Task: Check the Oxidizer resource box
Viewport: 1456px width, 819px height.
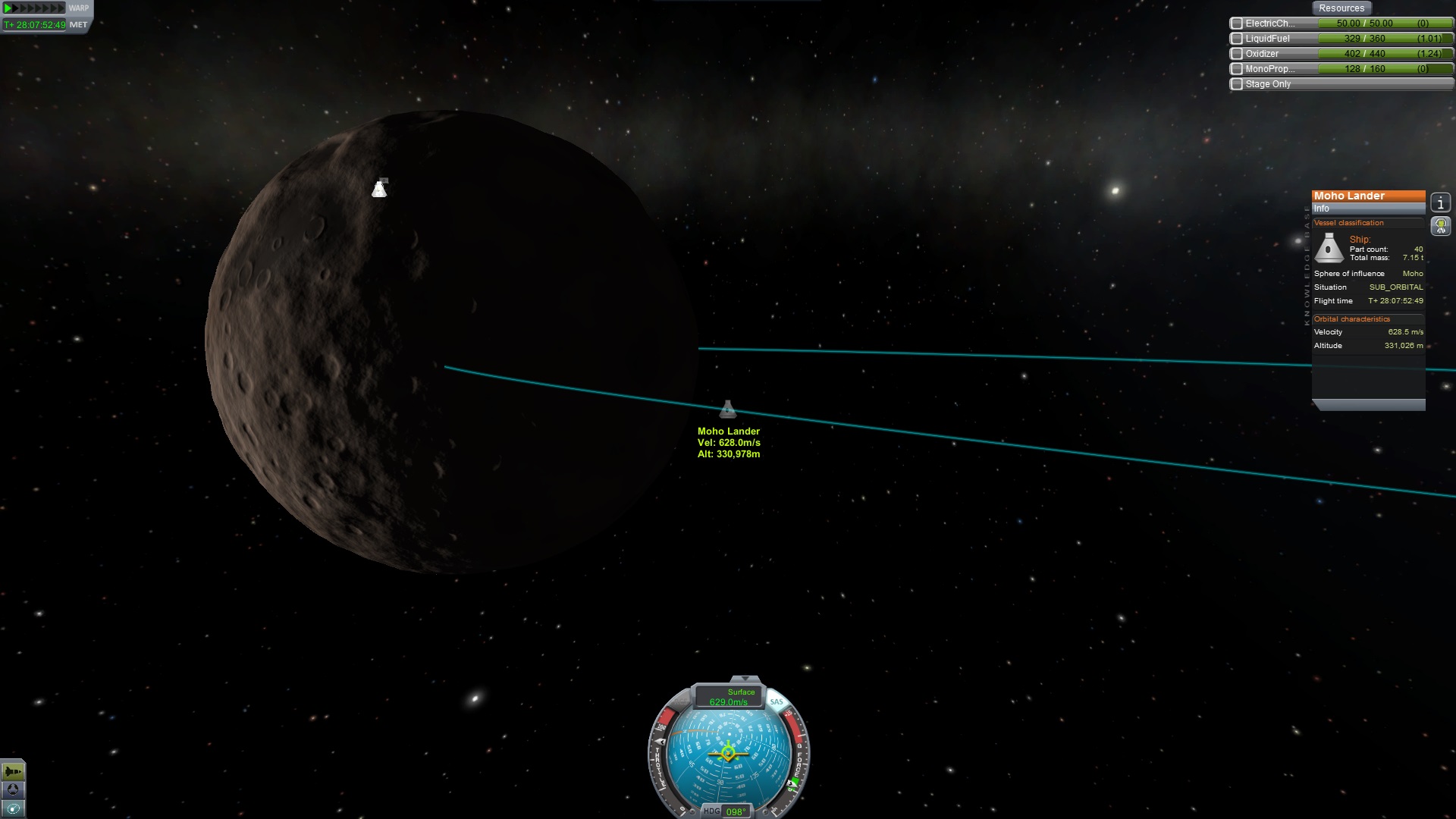Action: click(x=1237, y=54)
